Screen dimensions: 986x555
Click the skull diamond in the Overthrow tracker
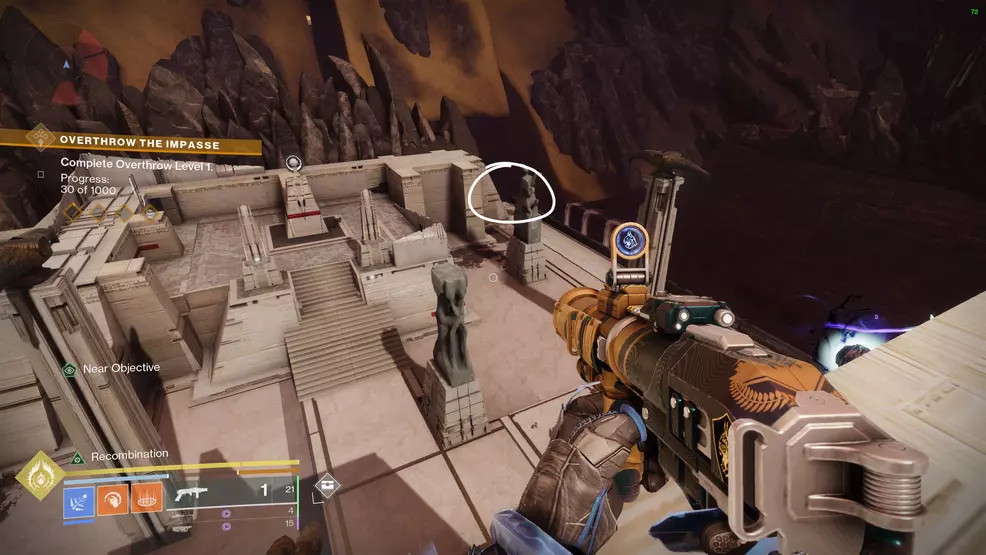pos(151,212)
